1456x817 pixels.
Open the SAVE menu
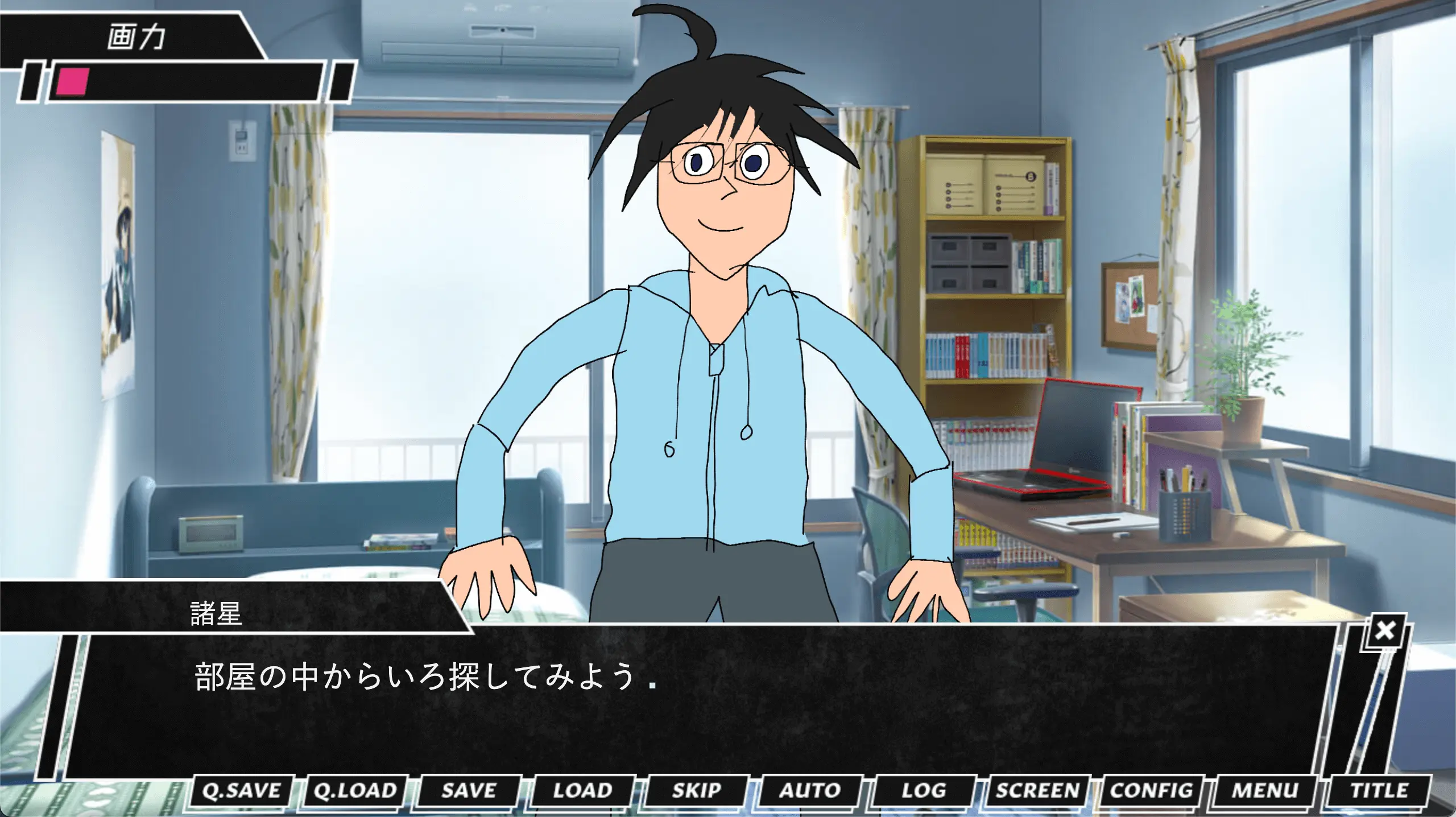(x=469, y=791)
